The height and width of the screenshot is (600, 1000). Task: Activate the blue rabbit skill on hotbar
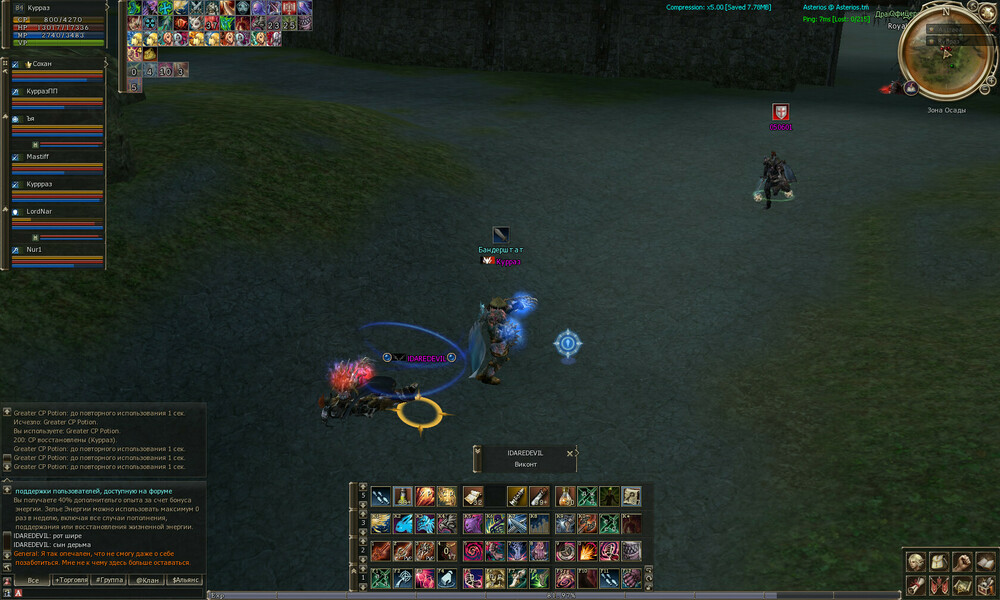coord(402,523)
